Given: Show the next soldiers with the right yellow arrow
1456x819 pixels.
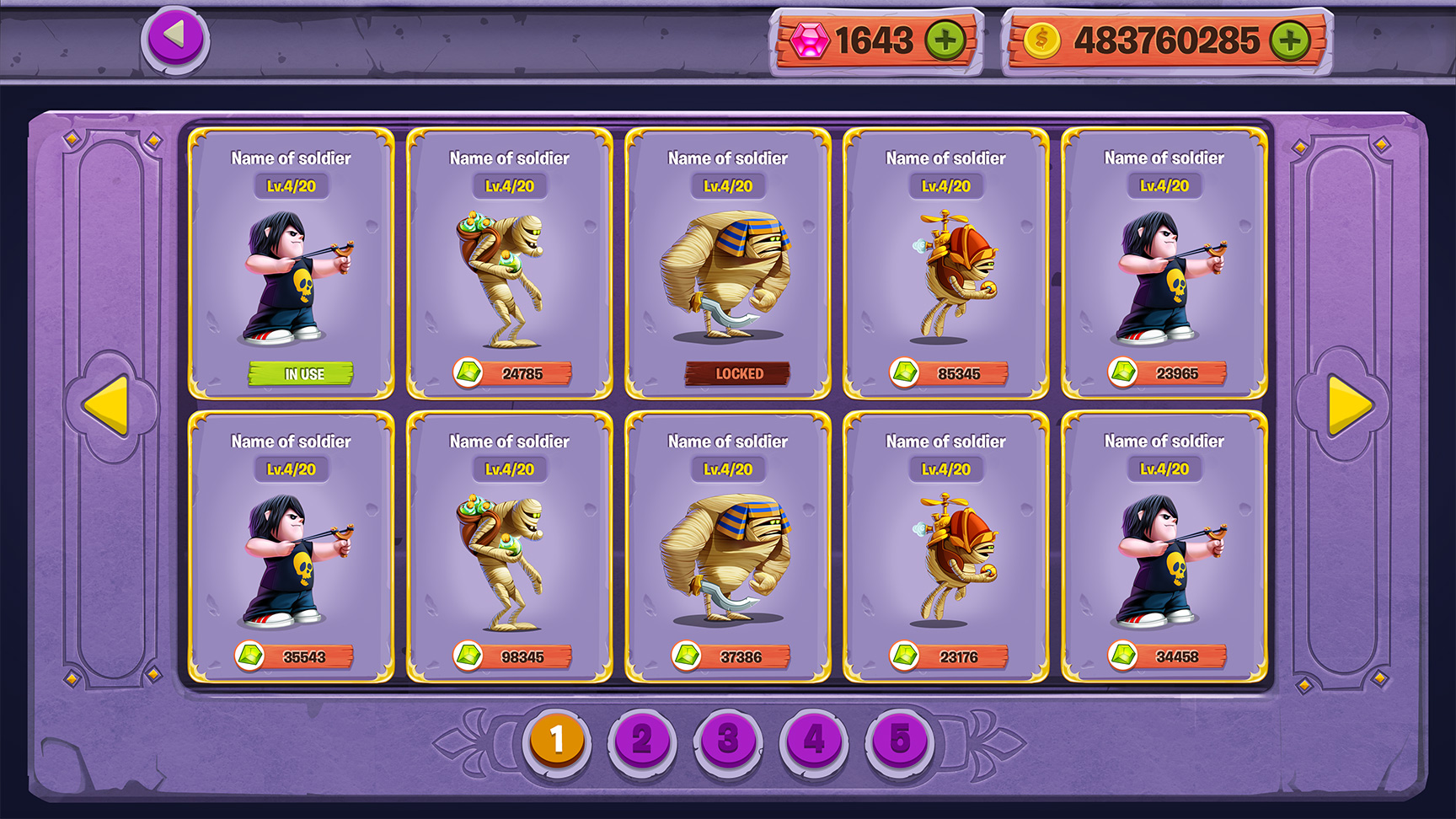Looking at the screenshot, I should pos(1349,405).
